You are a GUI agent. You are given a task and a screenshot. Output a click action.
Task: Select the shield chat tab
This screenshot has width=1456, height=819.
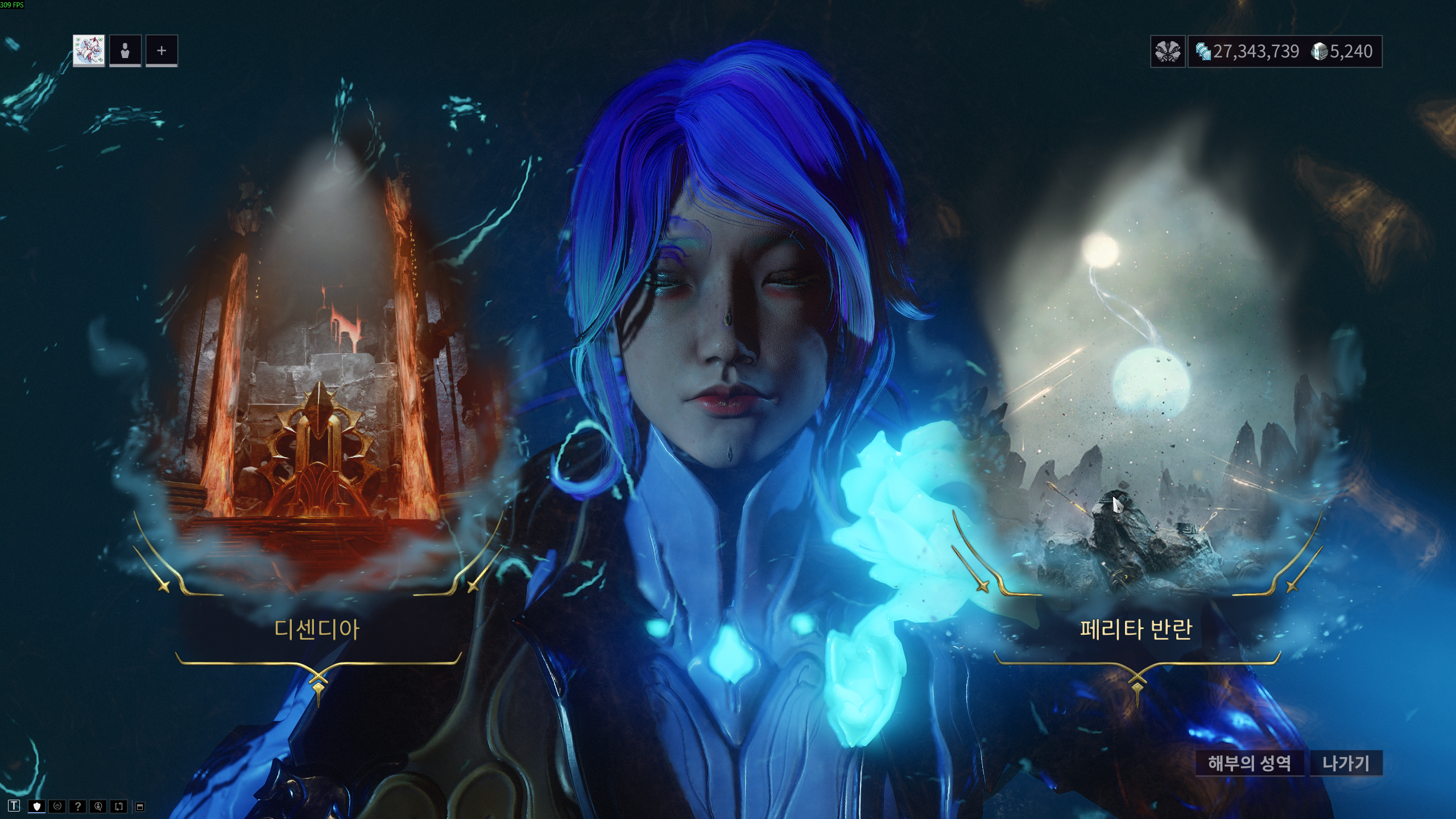[37, 806]
